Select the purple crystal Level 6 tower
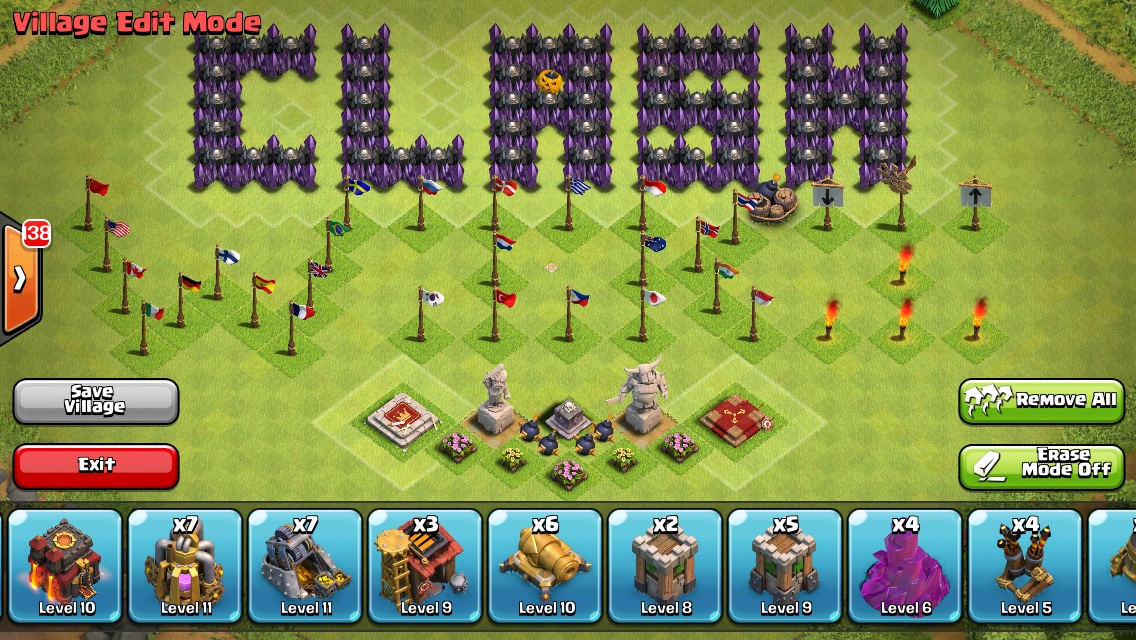 [906, 565]
